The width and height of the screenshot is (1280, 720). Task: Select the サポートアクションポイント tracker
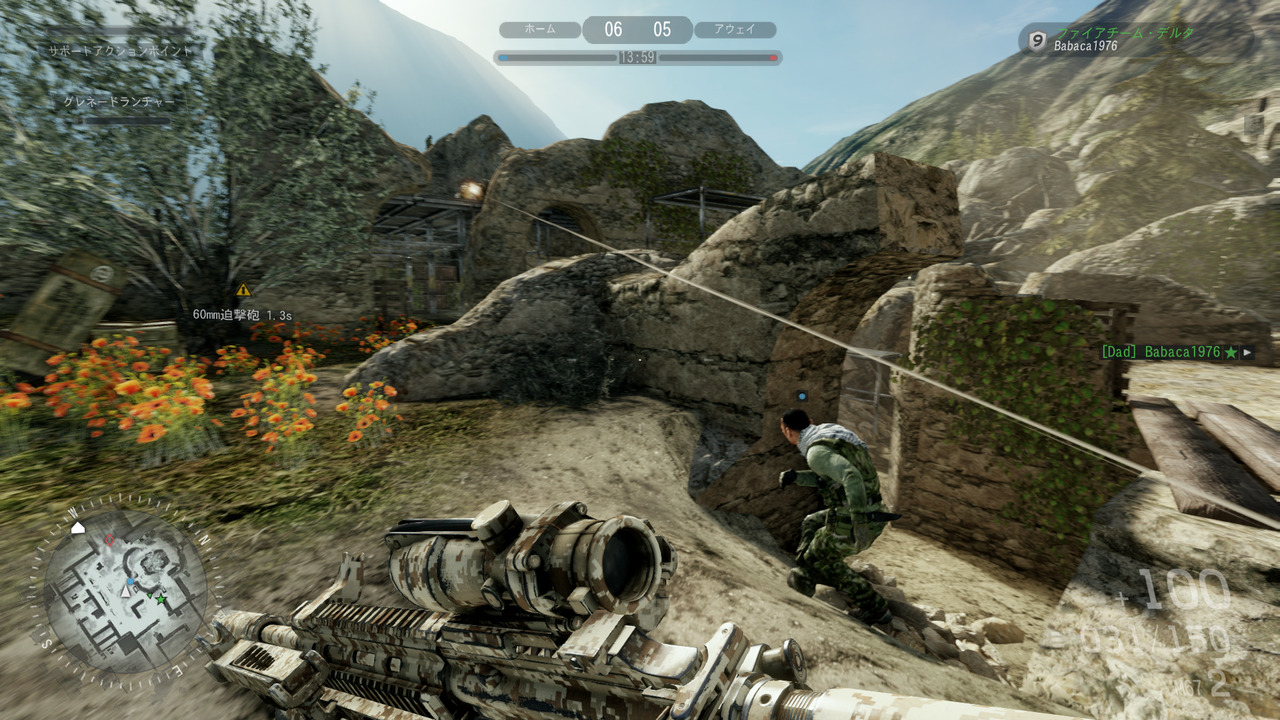coord(119,49)
